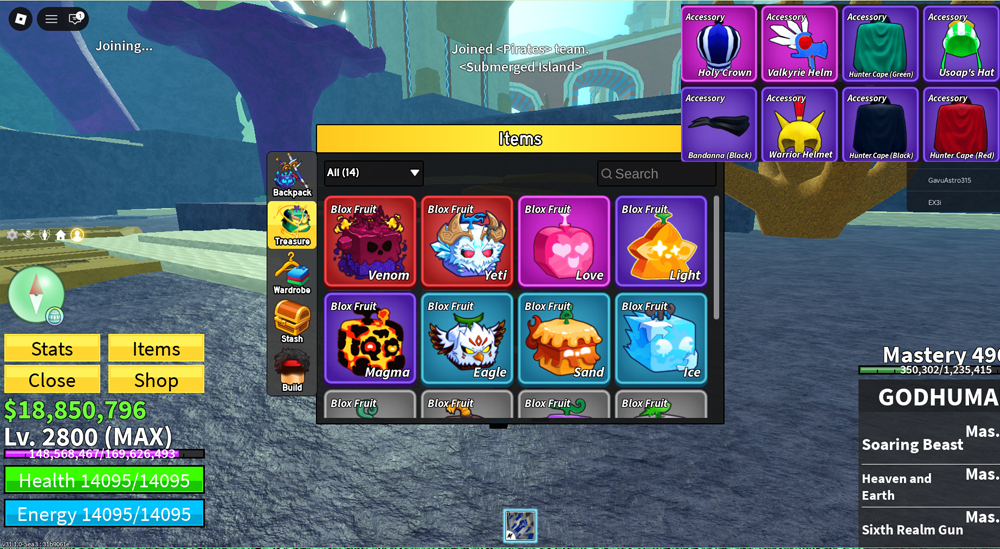Viewport: 1000px width, 549px height.
Task: Click the item Search field
Action: point(657,174)
